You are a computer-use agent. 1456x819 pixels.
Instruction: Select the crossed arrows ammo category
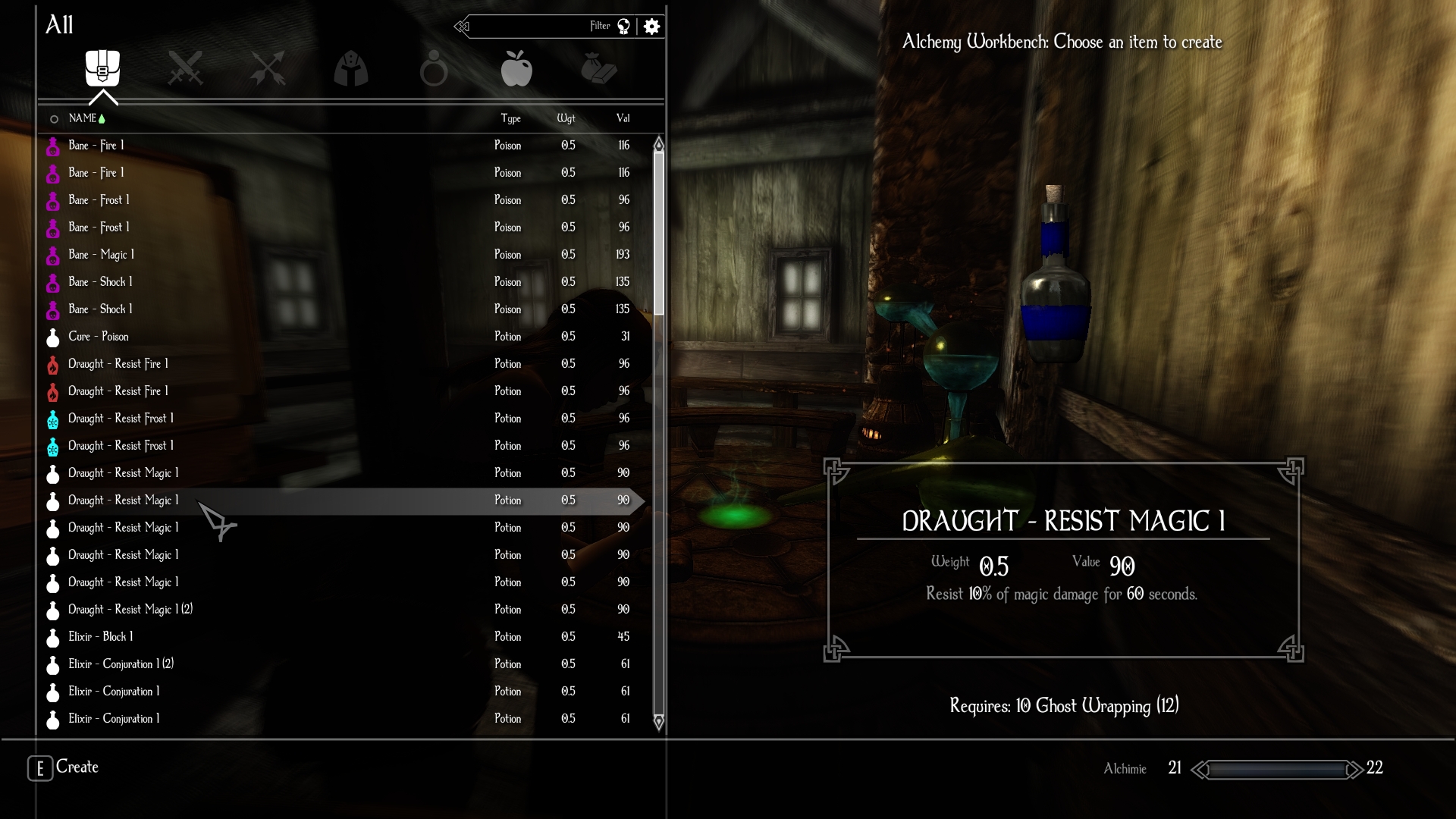click(x=268, y=68)
